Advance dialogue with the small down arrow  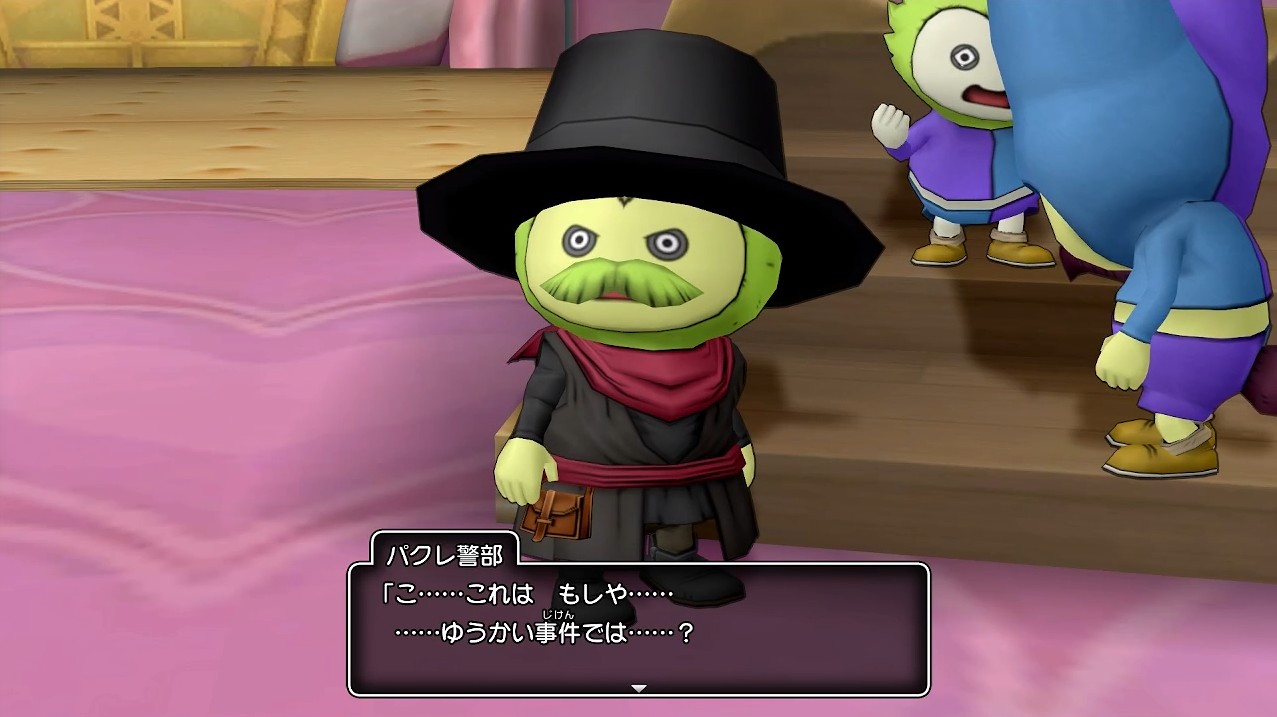(639, 688)
